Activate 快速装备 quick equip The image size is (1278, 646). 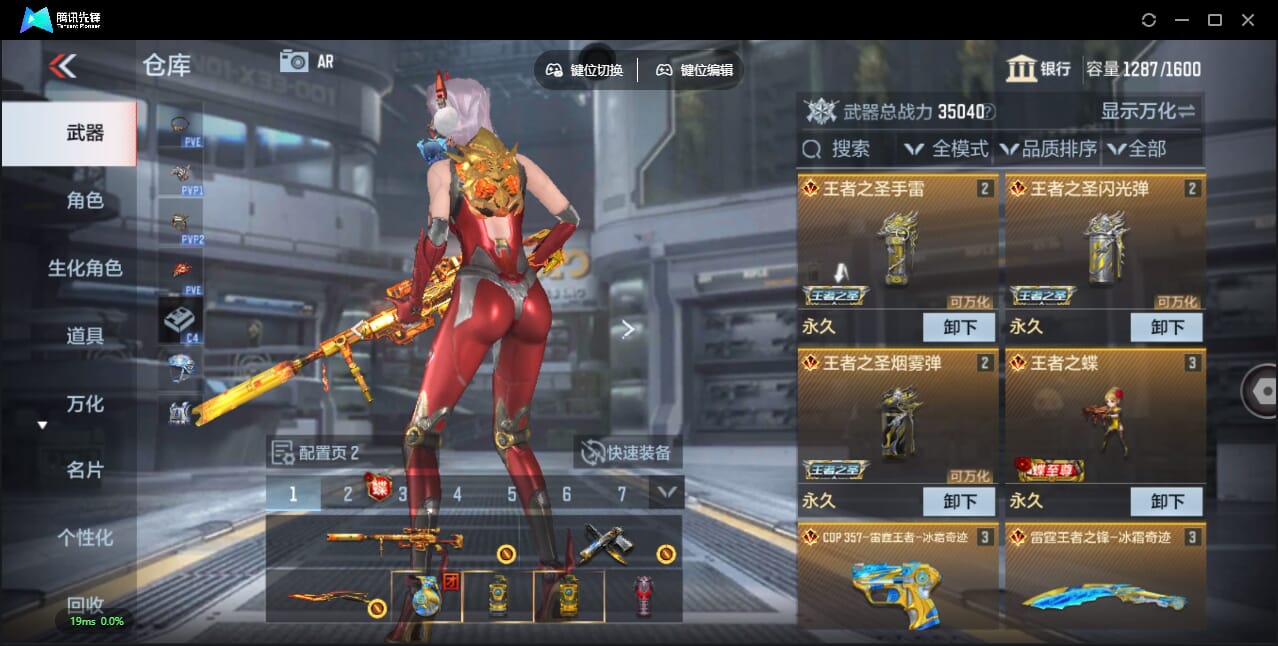627,453
